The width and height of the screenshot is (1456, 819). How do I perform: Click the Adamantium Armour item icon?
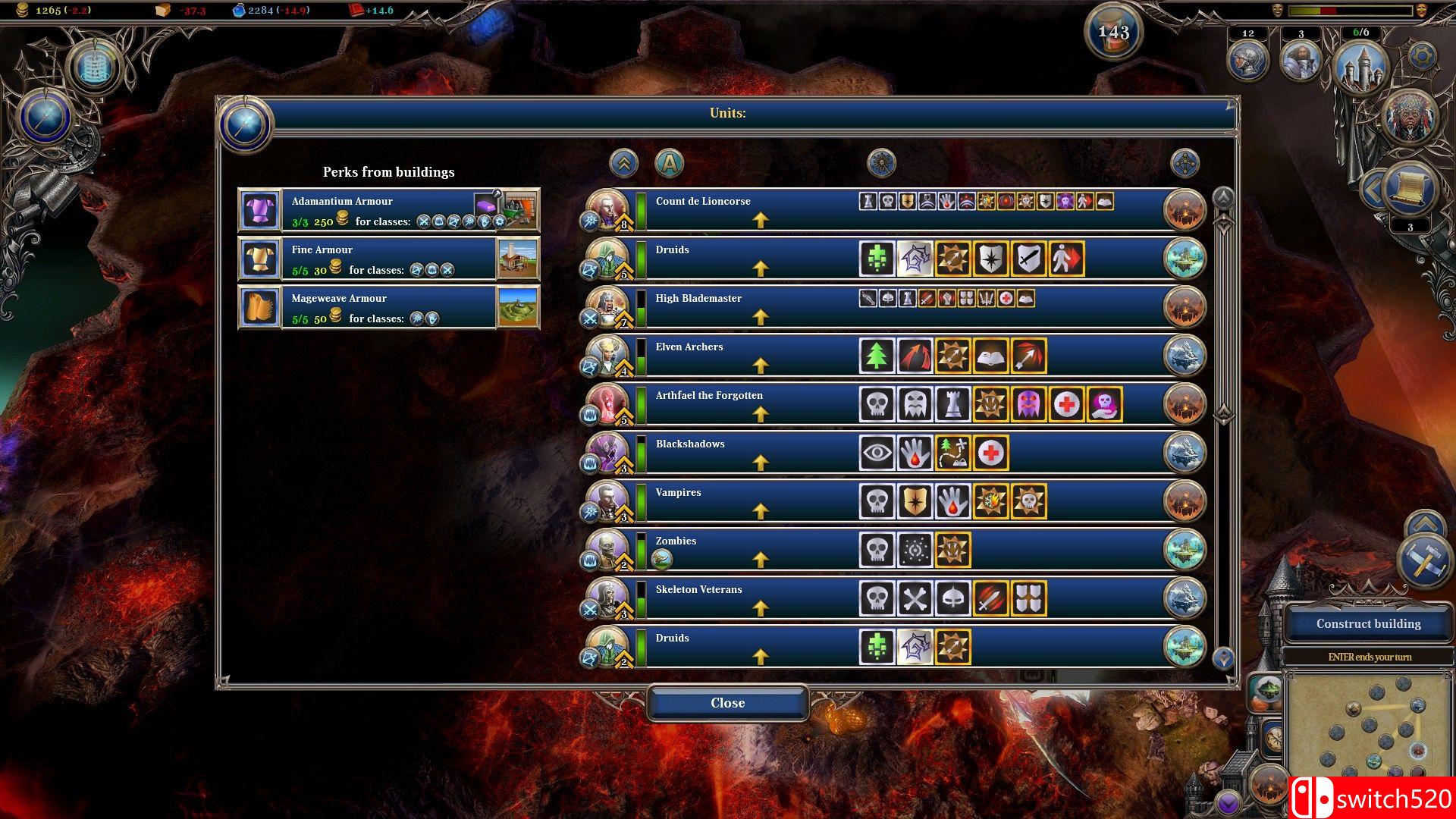point(260,211)
